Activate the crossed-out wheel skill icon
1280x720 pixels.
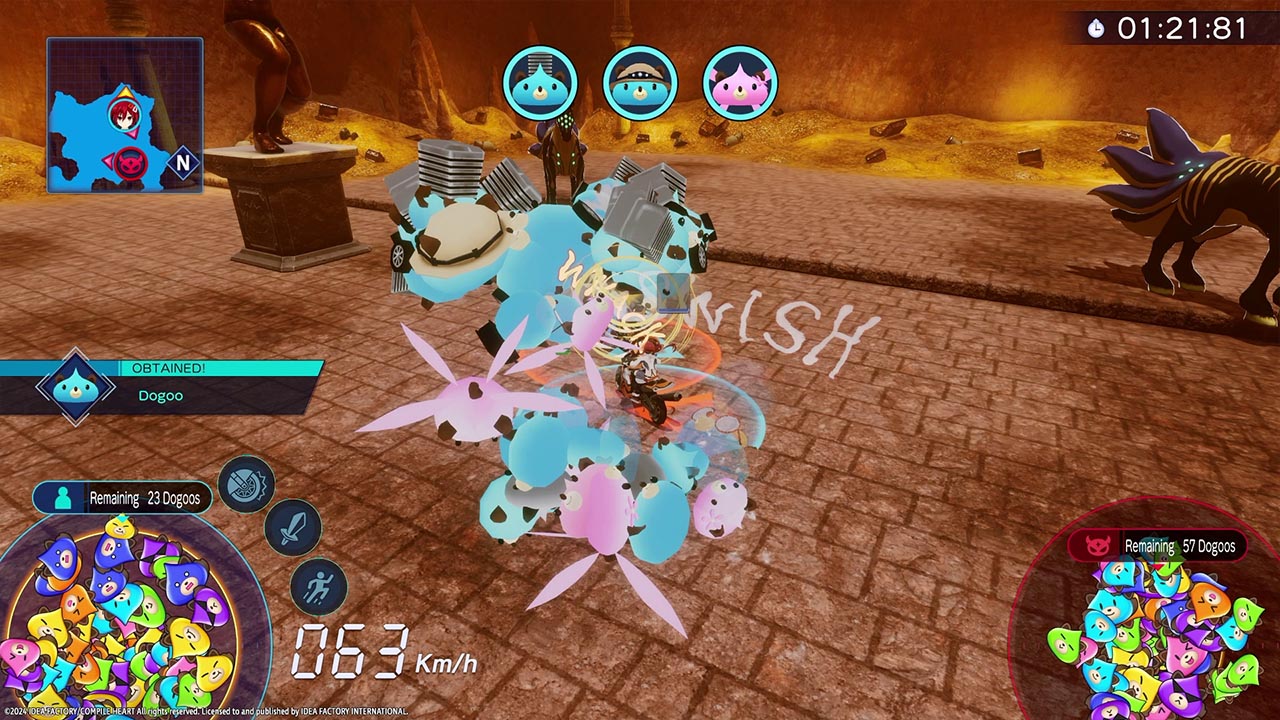[246, 484]
